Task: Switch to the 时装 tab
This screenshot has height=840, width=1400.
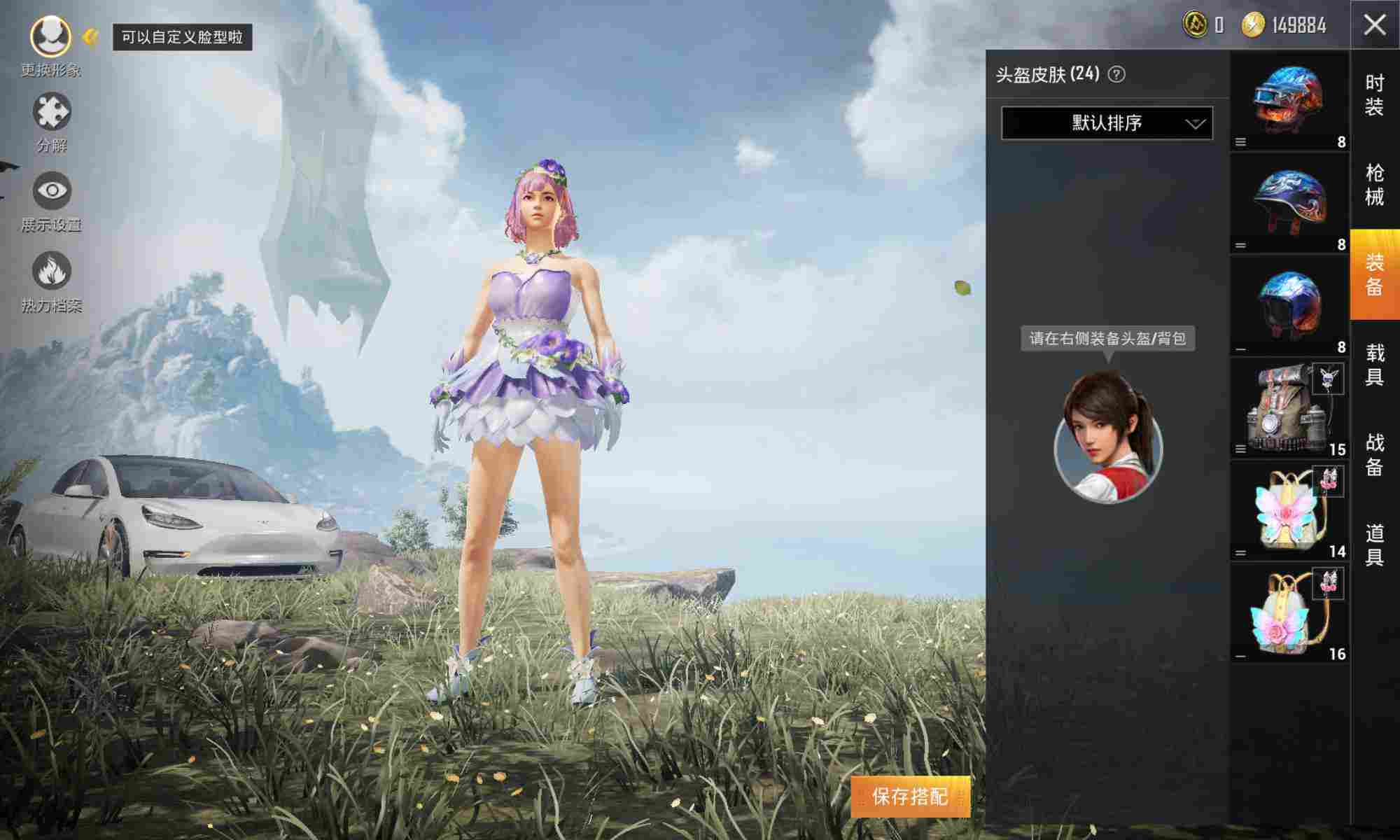Action: click(x=1375, y=94)
